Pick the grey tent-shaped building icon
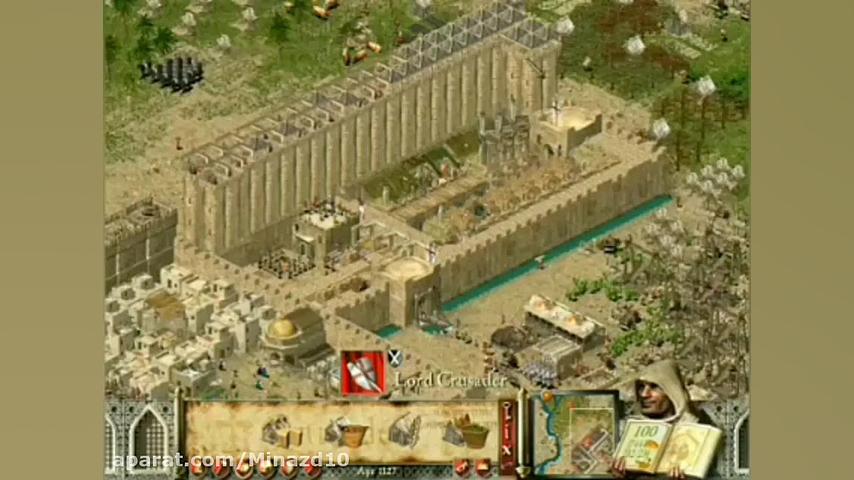The image size is (854, 480). (x=404, y=431)
